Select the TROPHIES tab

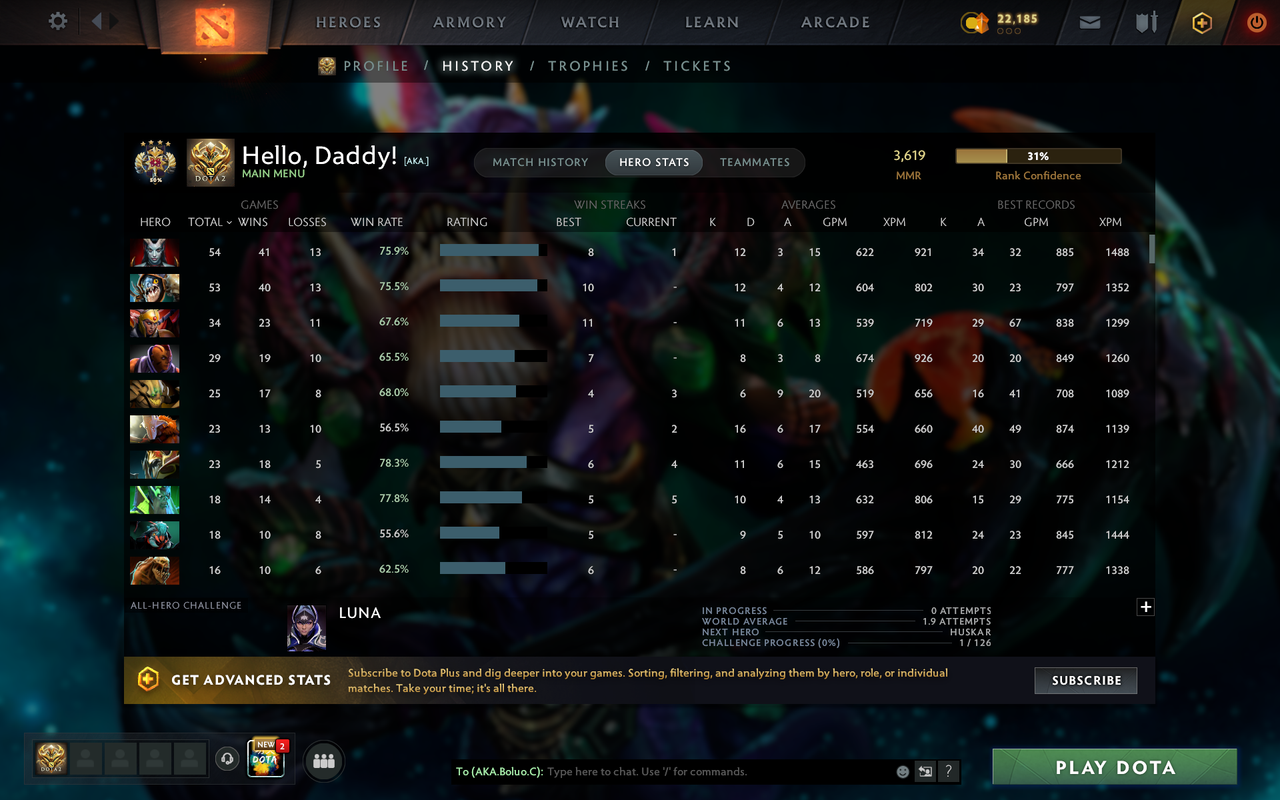point(588,66)
